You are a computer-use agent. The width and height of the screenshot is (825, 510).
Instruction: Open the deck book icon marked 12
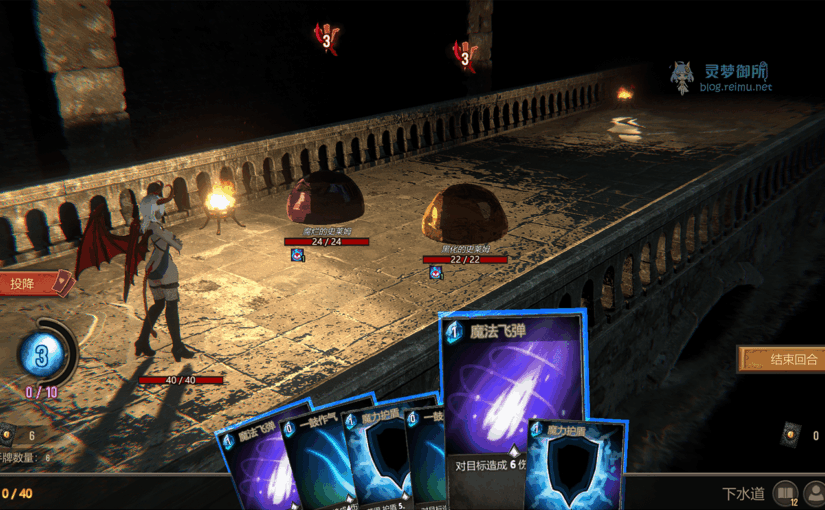point(785,493)
